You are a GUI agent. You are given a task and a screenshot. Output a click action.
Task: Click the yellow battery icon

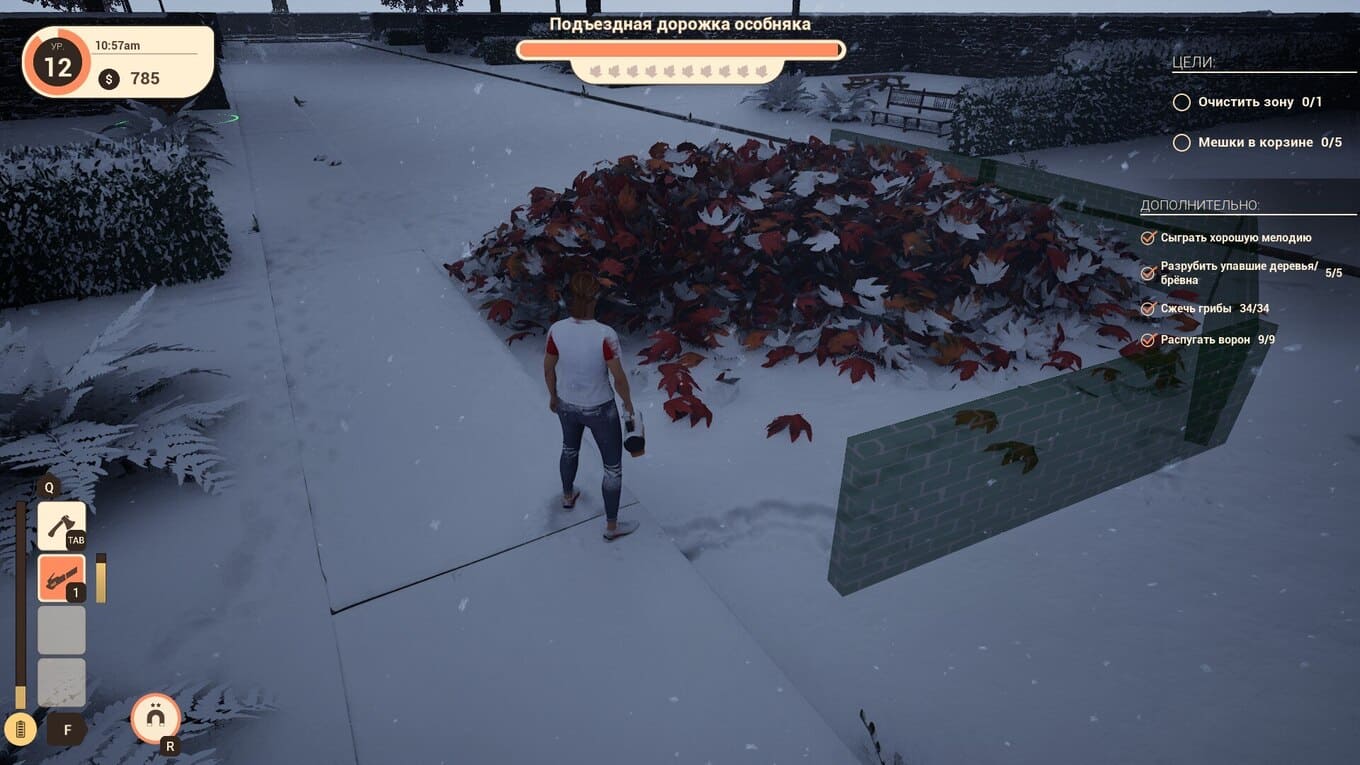(x=20, y=728)
